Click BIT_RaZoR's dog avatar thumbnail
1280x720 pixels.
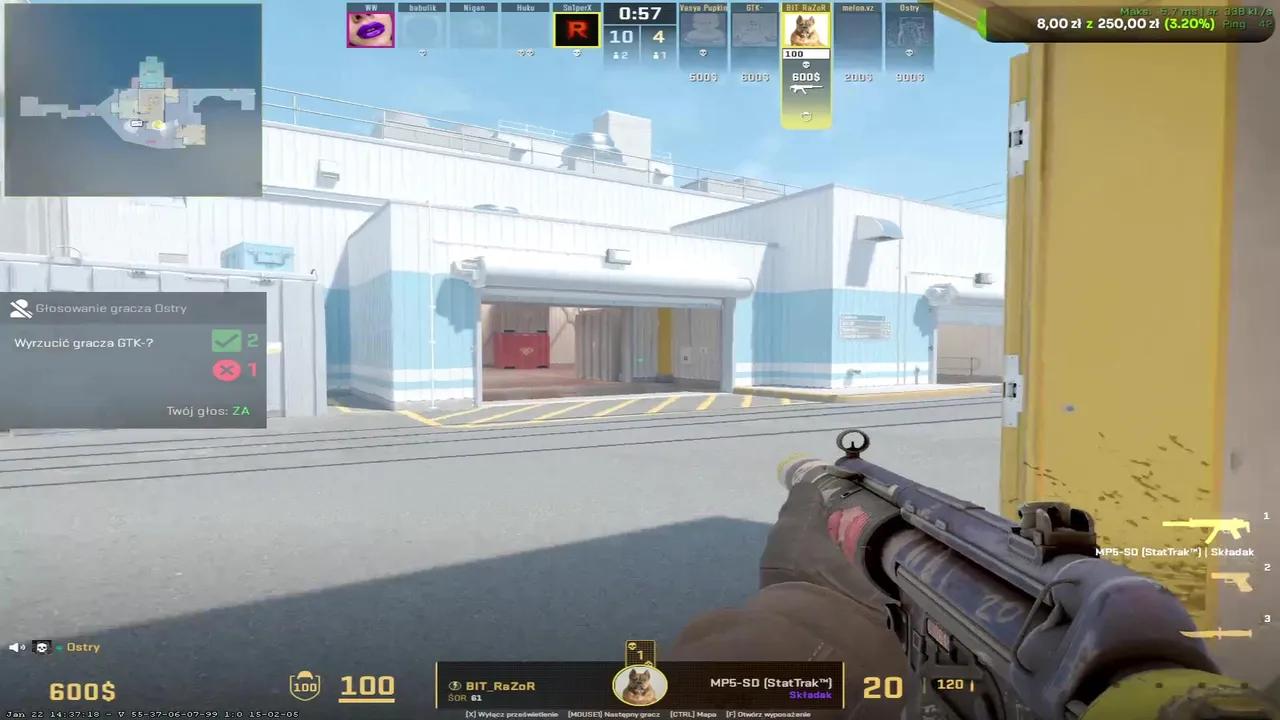pyautogui.click(x=806, y=28)
